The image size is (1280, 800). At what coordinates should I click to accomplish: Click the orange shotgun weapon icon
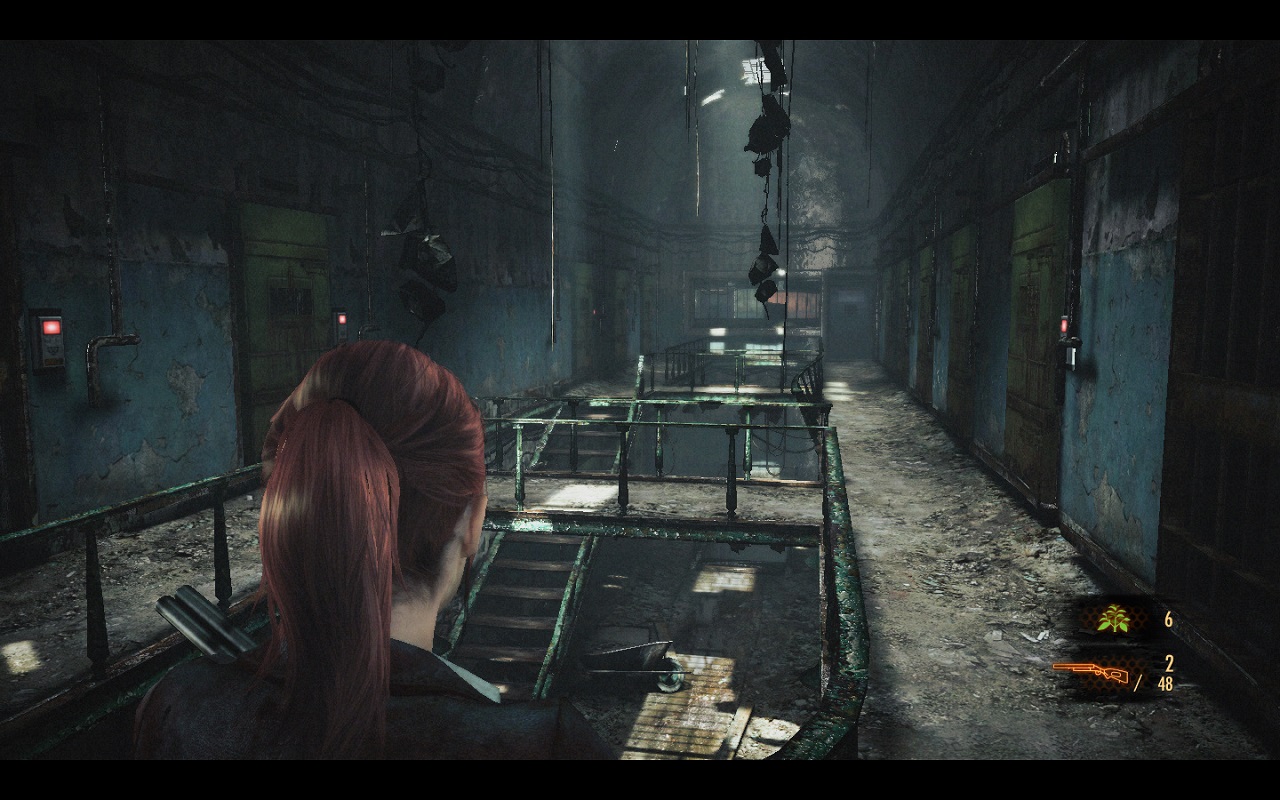pos(1090,672)
